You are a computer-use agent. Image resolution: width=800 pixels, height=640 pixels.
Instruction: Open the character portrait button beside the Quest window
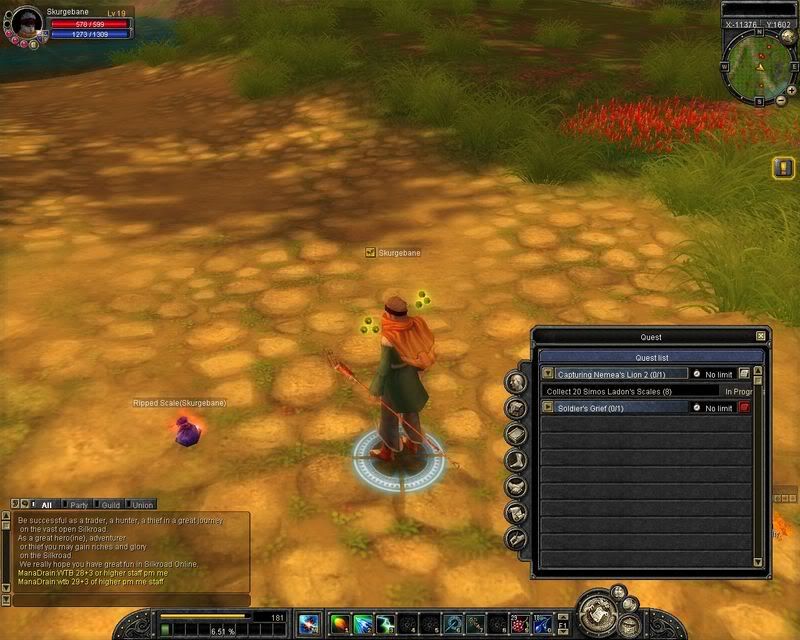point(516,381)
